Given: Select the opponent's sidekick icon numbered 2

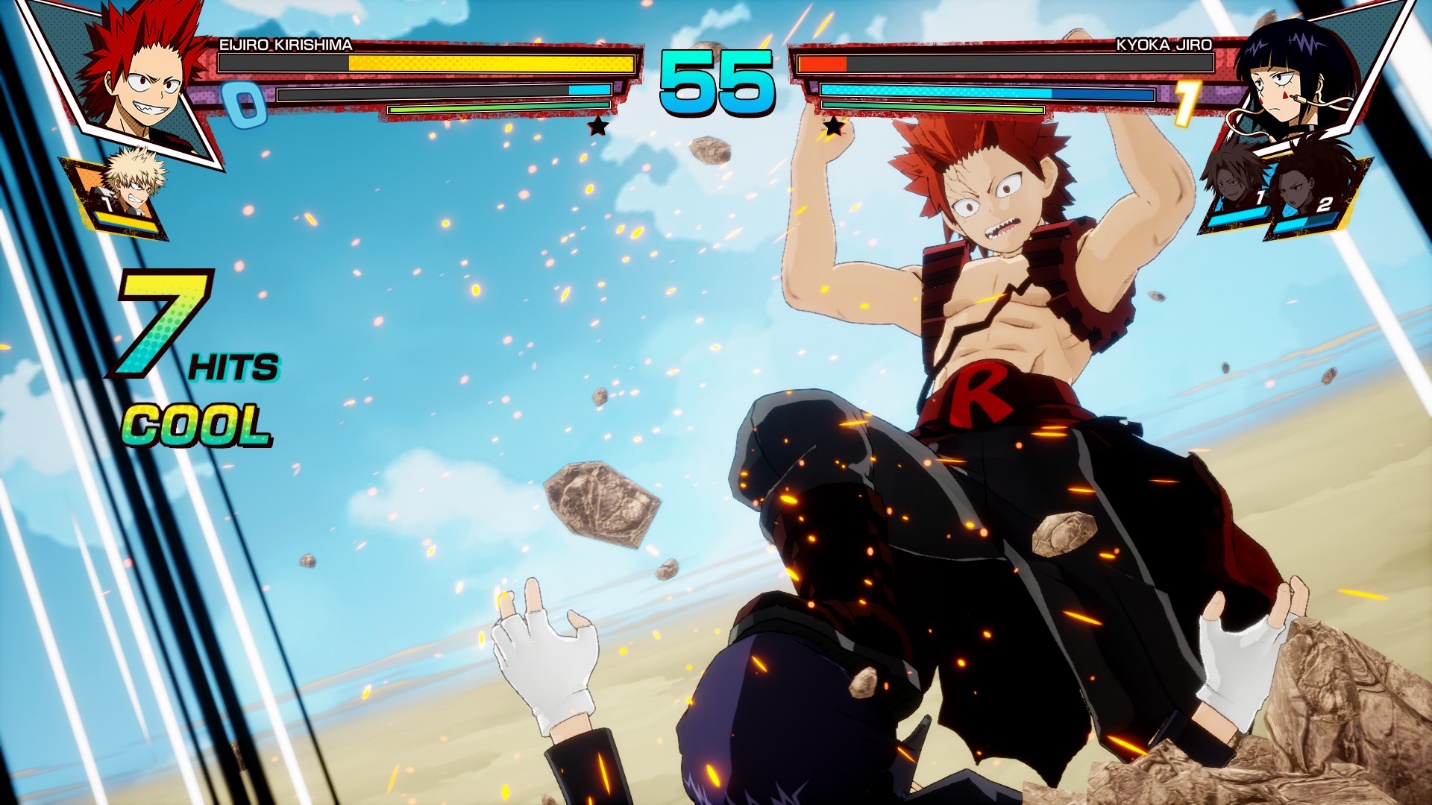Looking at the screenshot, I should tap(1305, 195).
